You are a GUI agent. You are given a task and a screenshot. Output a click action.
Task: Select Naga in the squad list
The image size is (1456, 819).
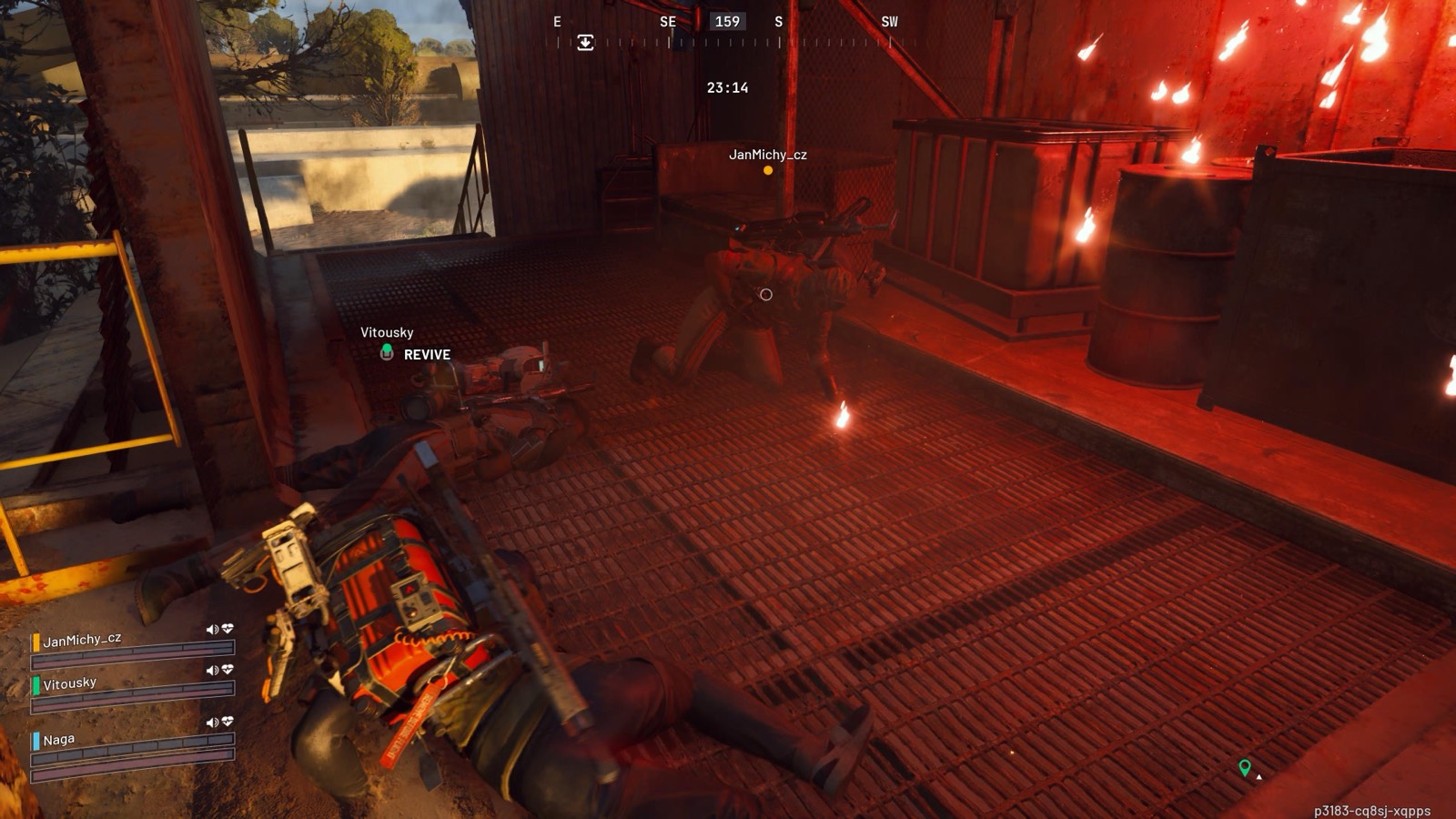pyautogui.click(x=58, y=740)
